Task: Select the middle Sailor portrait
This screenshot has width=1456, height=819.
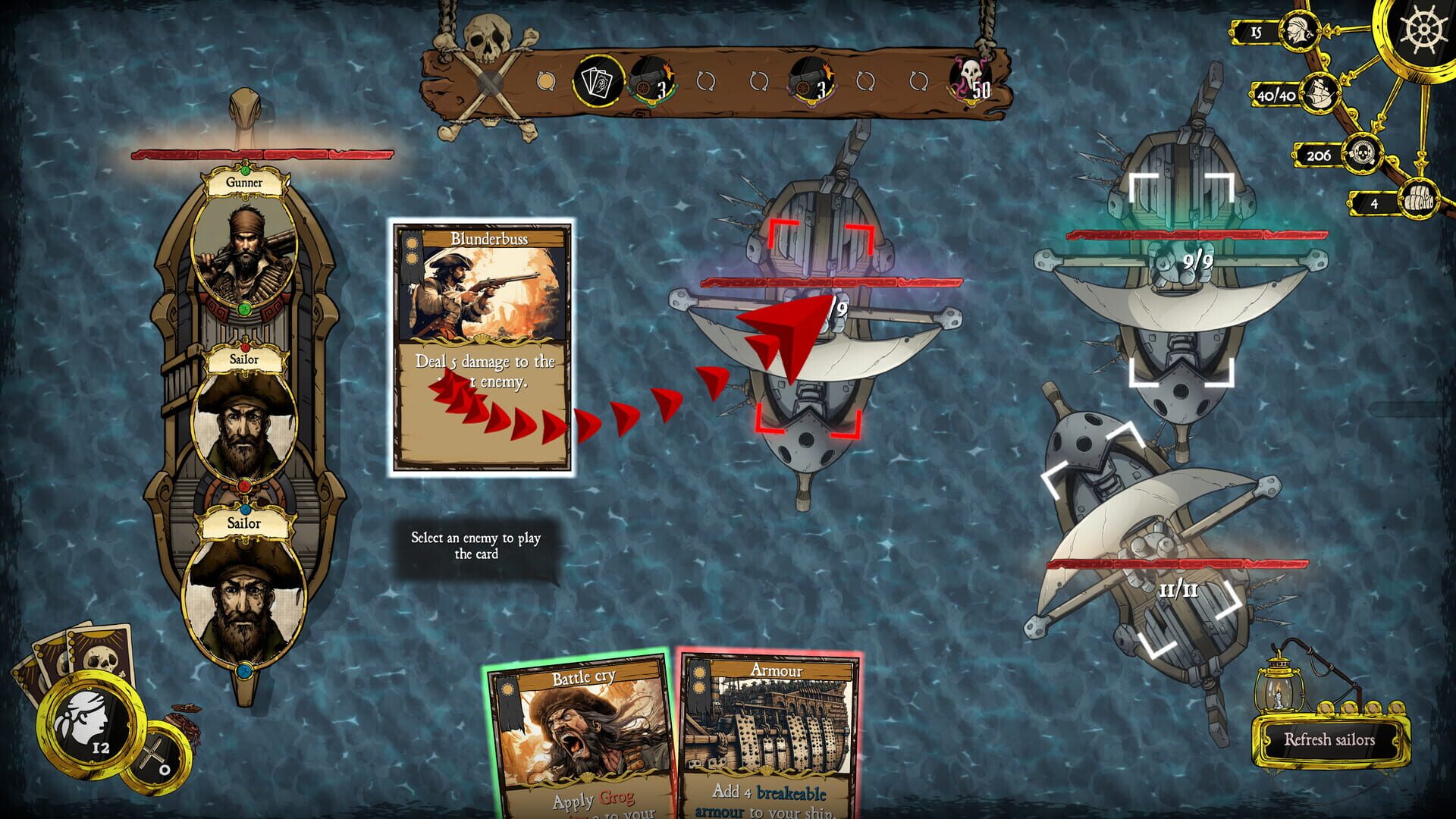Action: pyautogui.click(x=244, y=417)
